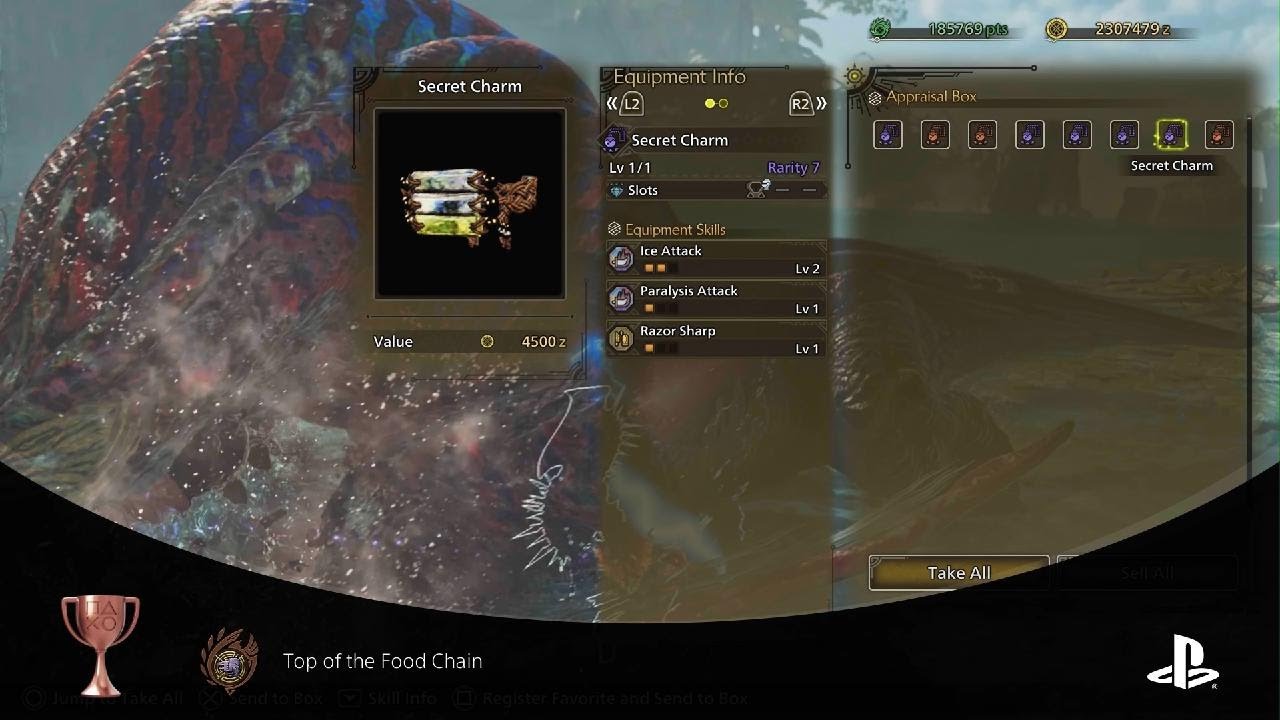Viewport: 1280px width, 720px height.
Task: Choose the dimmed Sell All button
Action: tap(1146, 573)
